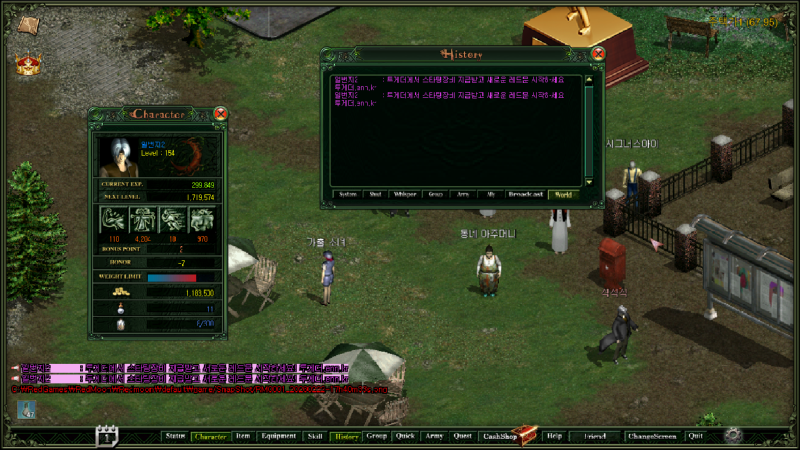Image resolution: width=800 pixels, height=450 pixels.
Task: Open the Help menu
Action: pos(554,436)
